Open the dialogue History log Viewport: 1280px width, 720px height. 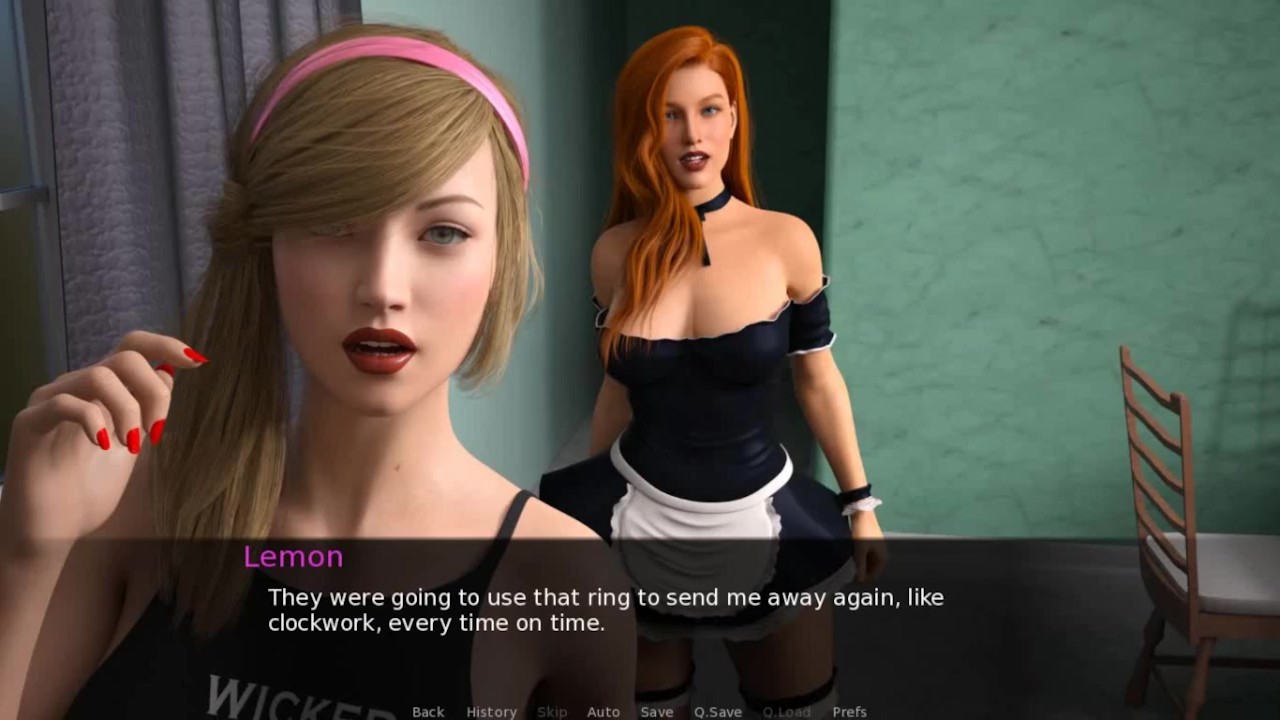tap(491, 711)
